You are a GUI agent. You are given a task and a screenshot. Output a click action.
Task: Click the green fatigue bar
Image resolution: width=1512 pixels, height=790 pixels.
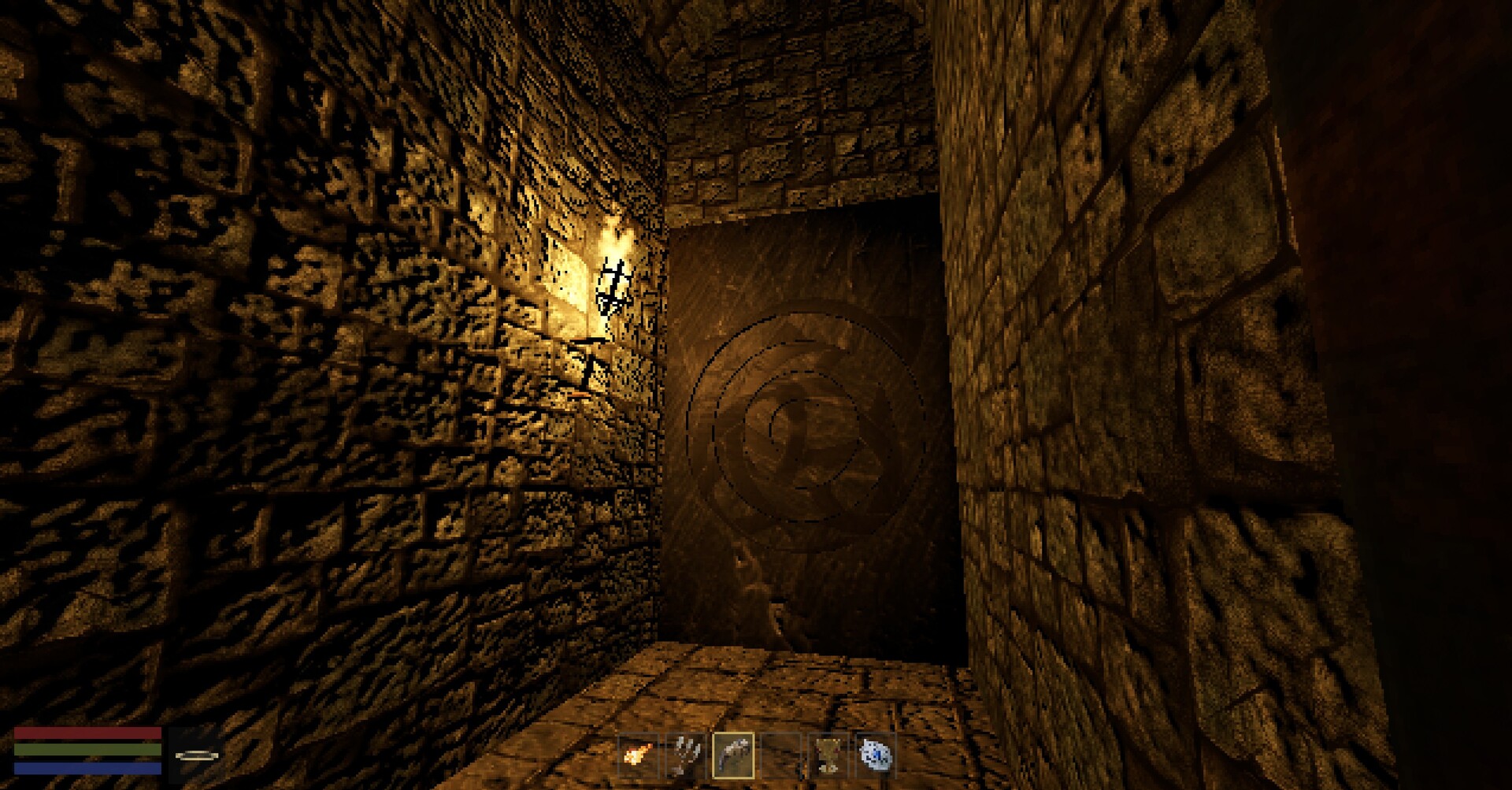(87, 749)
